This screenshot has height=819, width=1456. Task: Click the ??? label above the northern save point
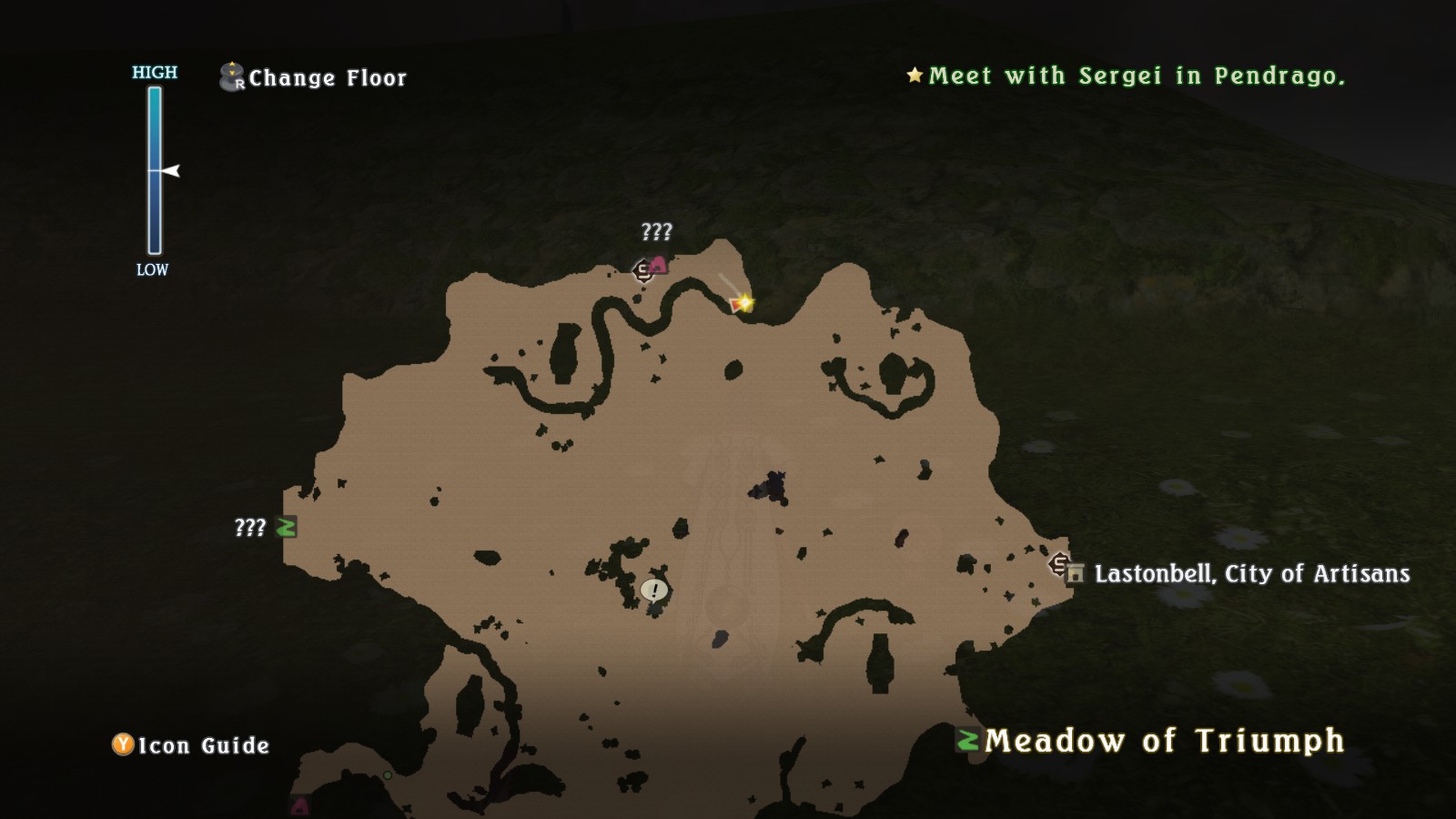pos(655,232)
